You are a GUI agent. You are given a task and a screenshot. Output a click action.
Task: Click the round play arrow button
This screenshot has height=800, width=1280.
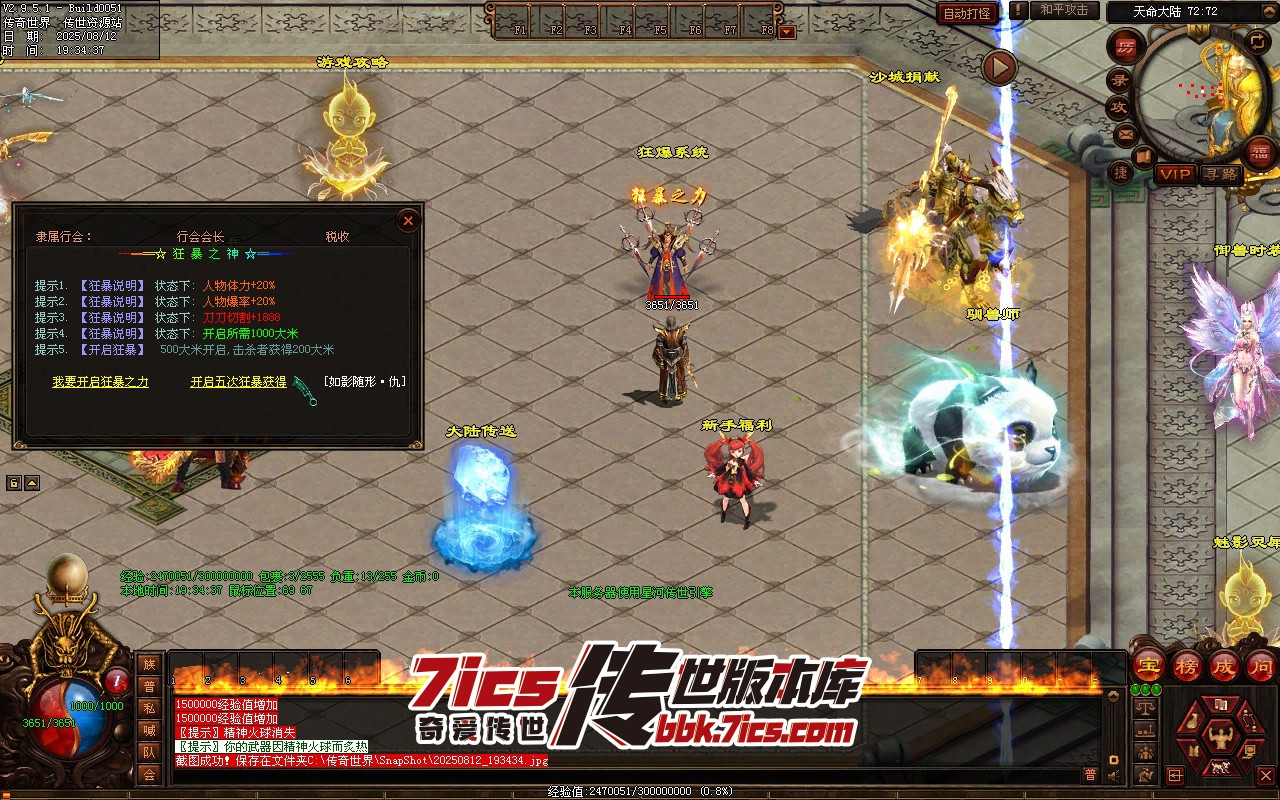pyautogui.click(x=998, y=67)
